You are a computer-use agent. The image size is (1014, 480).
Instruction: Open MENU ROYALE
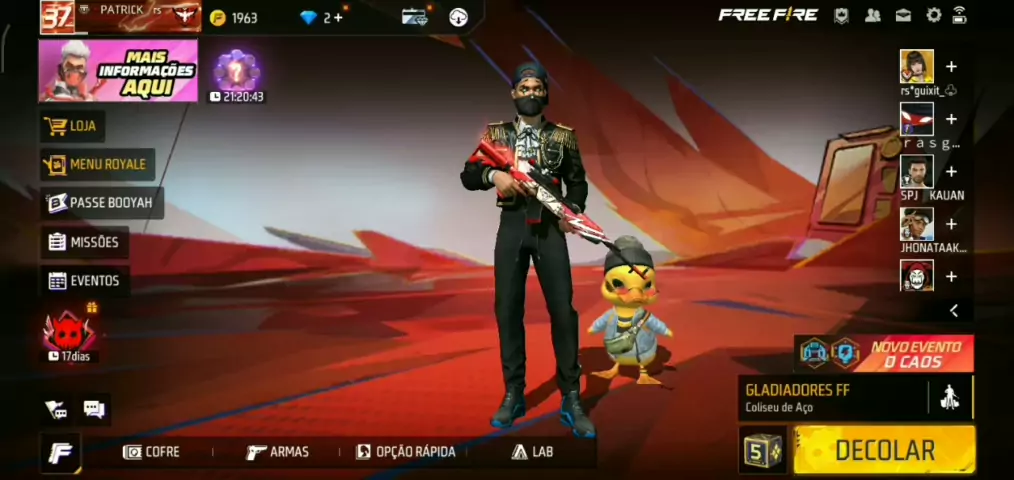pos(96,164)
